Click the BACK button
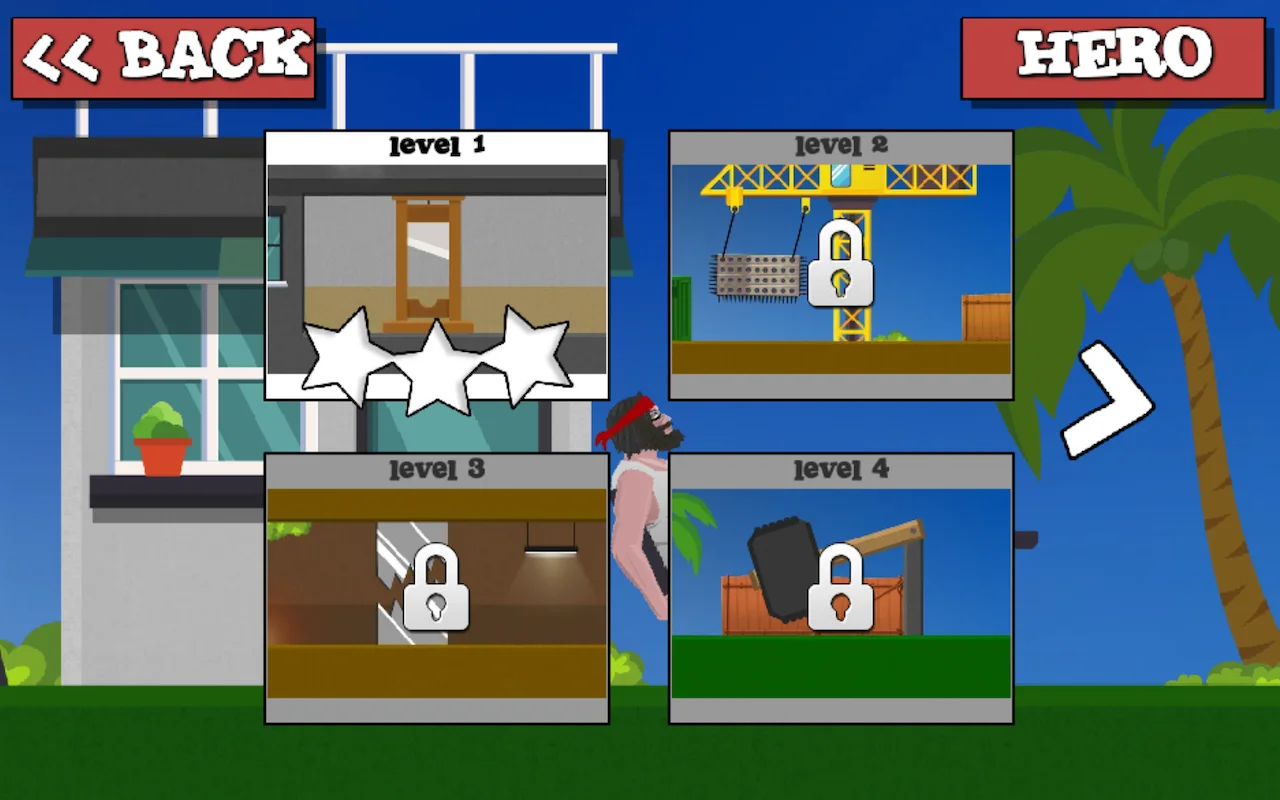Image resolution: width=1280 pixels, height=800 pixels. (160, 55)
